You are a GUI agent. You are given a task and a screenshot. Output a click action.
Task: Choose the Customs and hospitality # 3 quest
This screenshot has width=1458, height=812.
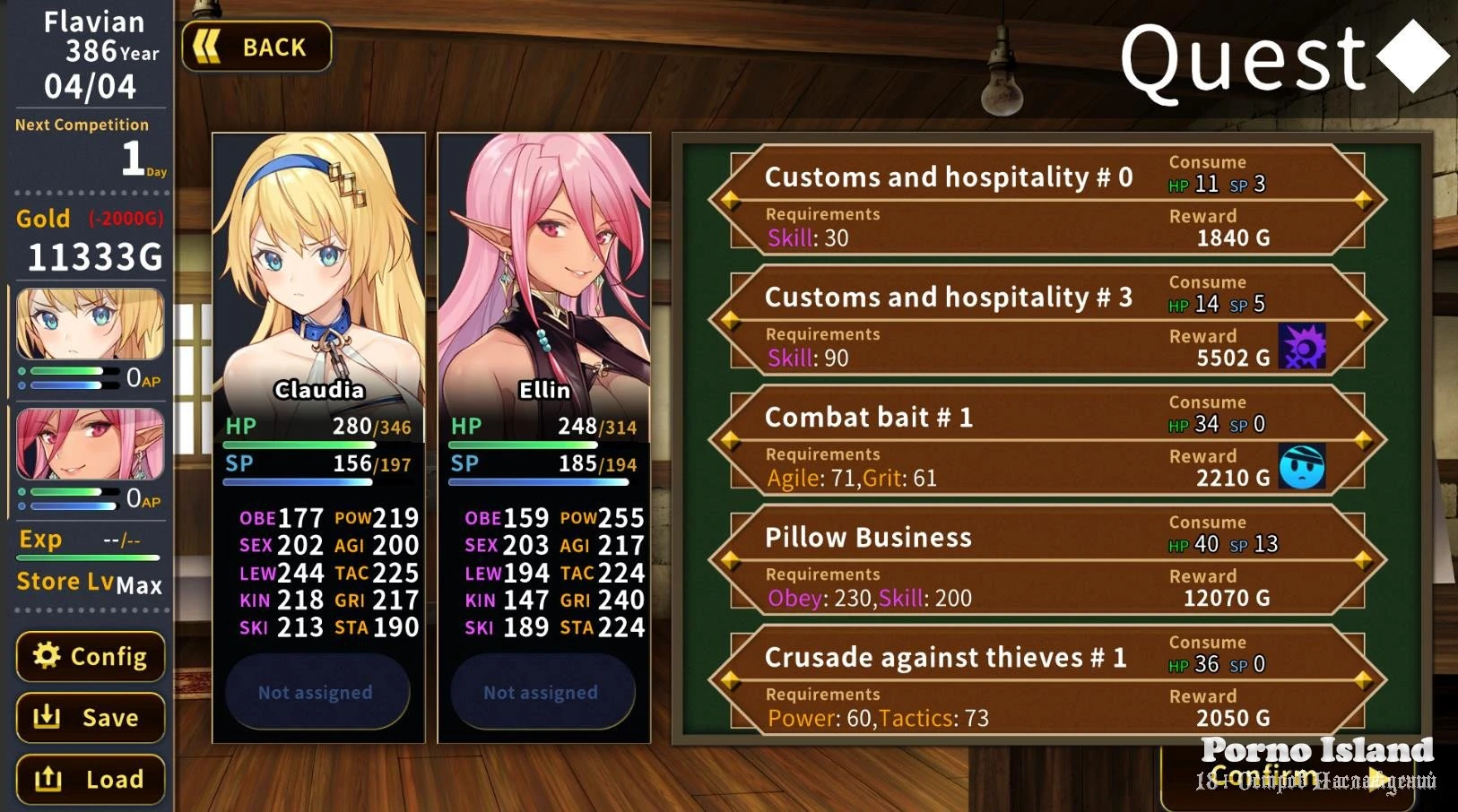point(1047,319)
